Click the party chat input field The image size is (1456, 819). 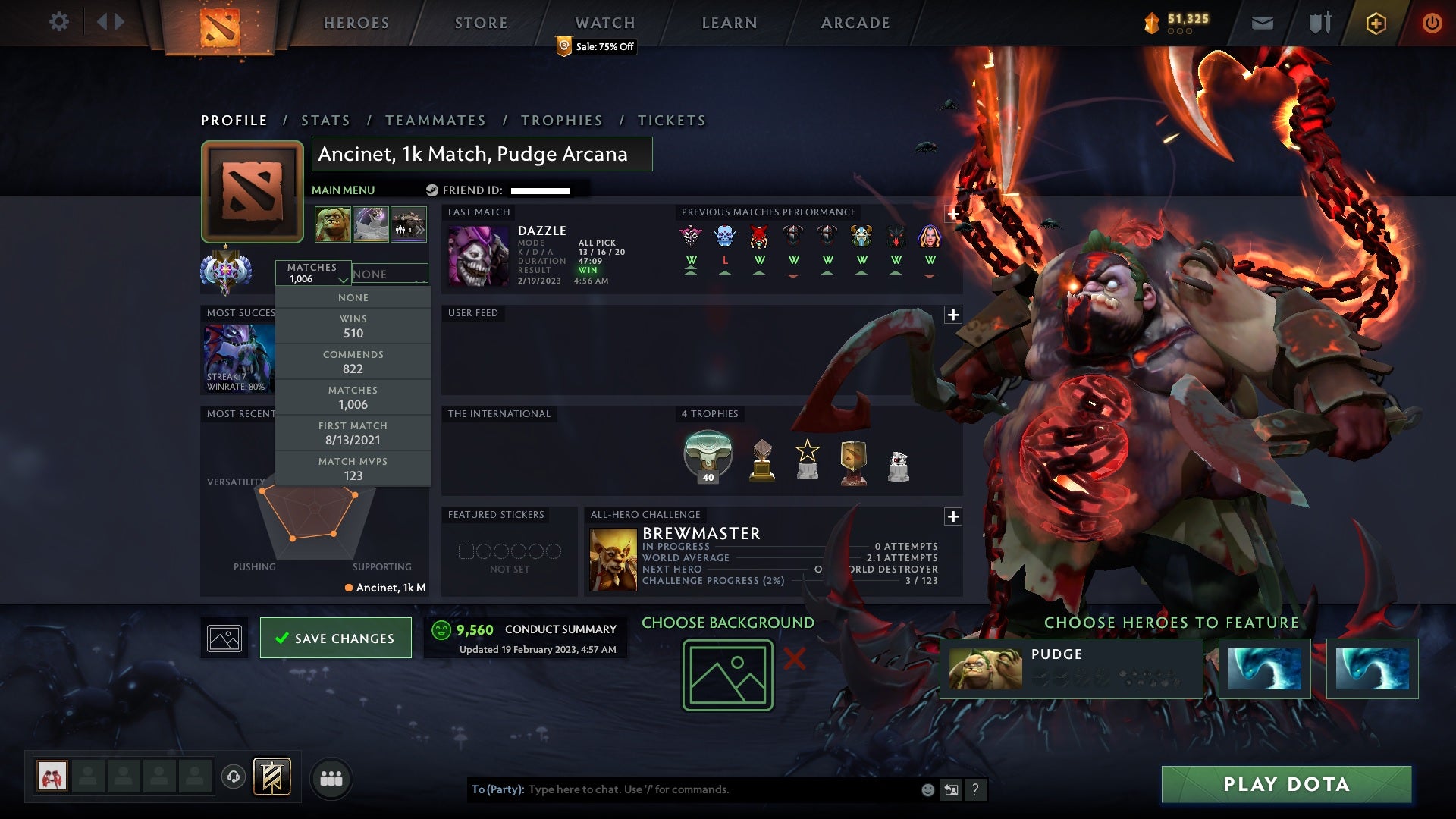[x=682, y=789]
